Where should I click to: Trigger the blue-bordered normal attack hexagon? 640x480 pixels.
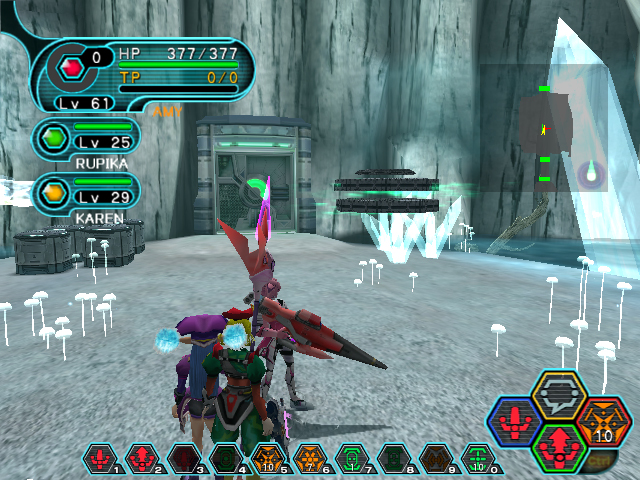coord(517,422)
